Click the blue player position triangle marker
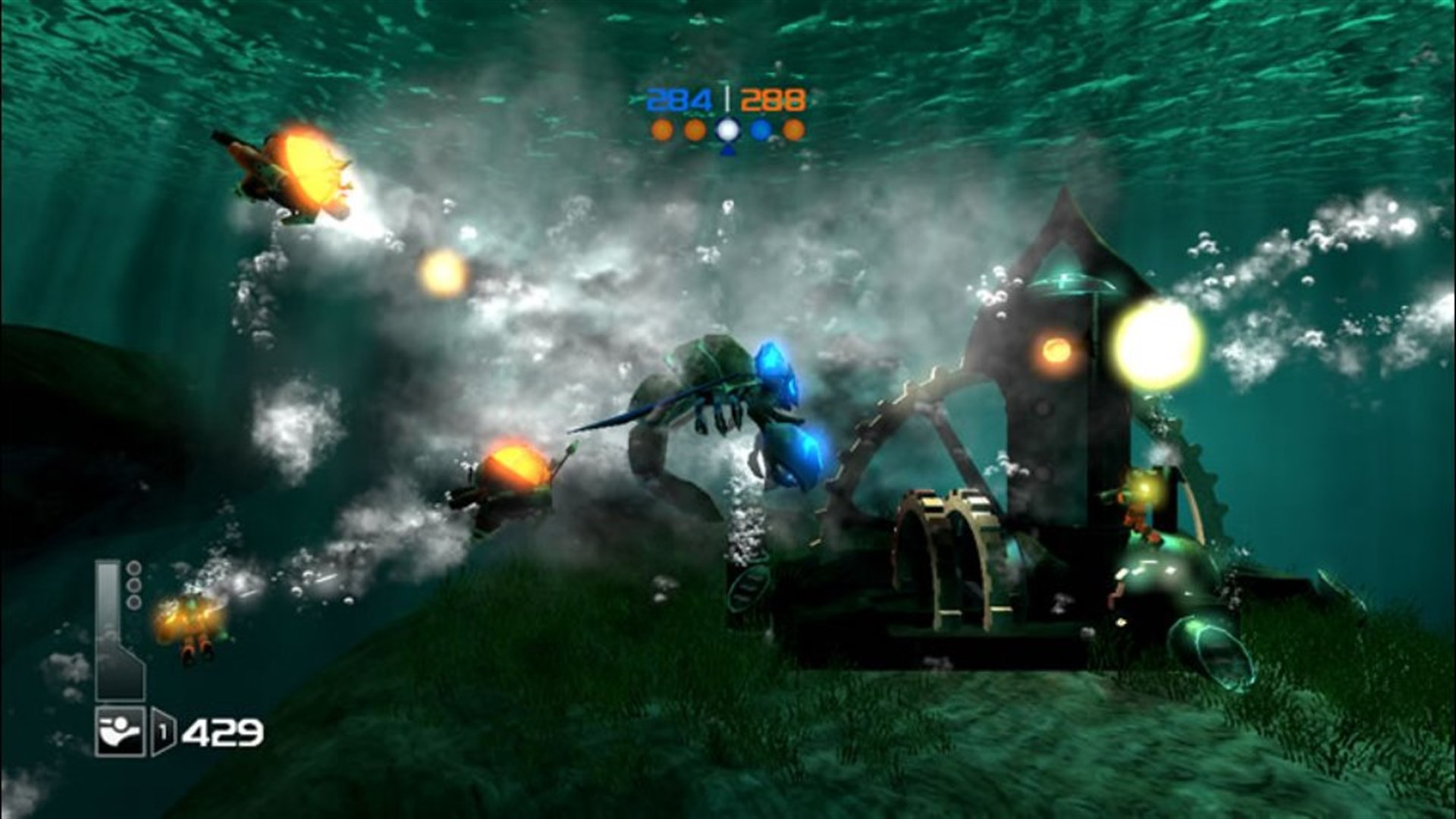The width and height of the screenshot is (1456, 819). pos(728,151)
